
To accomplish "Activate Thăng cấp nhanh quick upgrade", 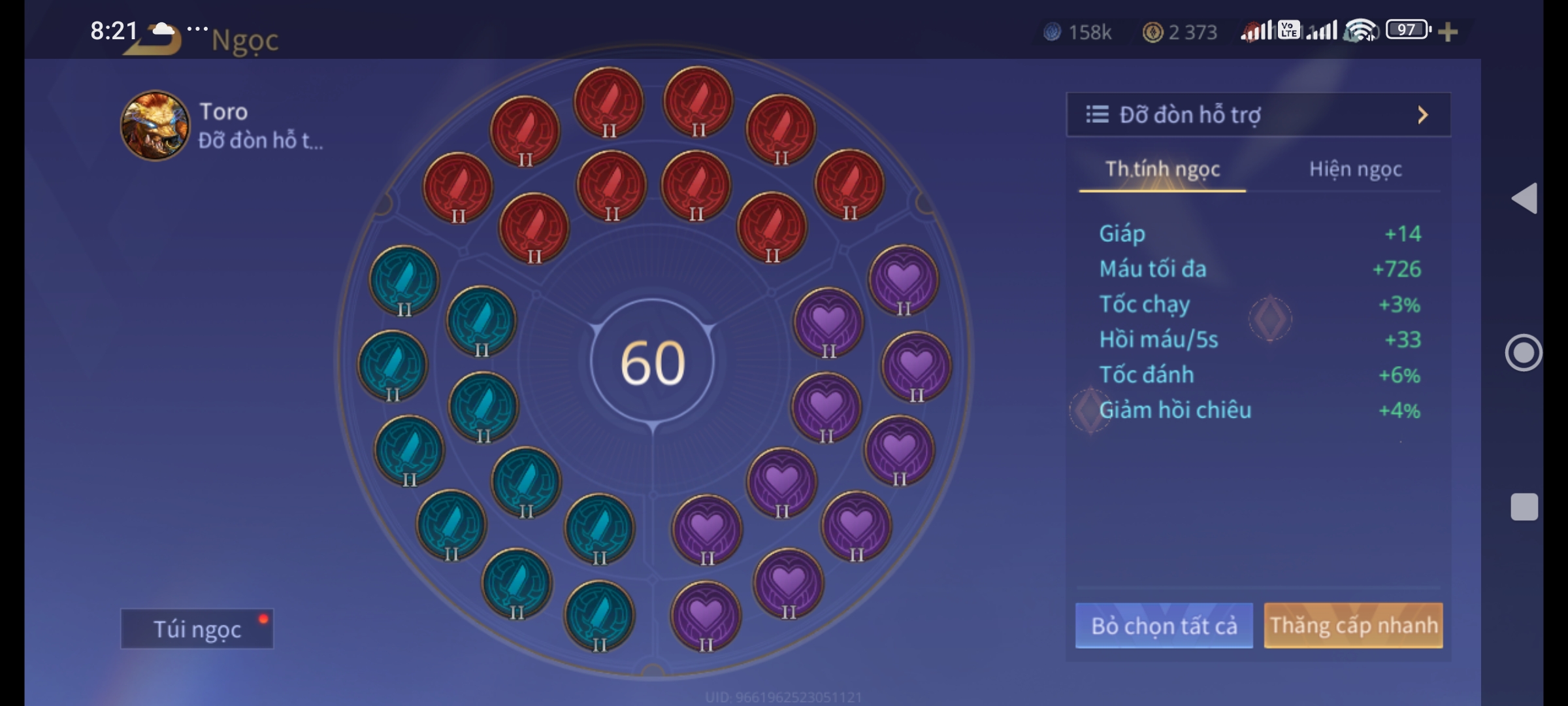I will coord(1353,626).
